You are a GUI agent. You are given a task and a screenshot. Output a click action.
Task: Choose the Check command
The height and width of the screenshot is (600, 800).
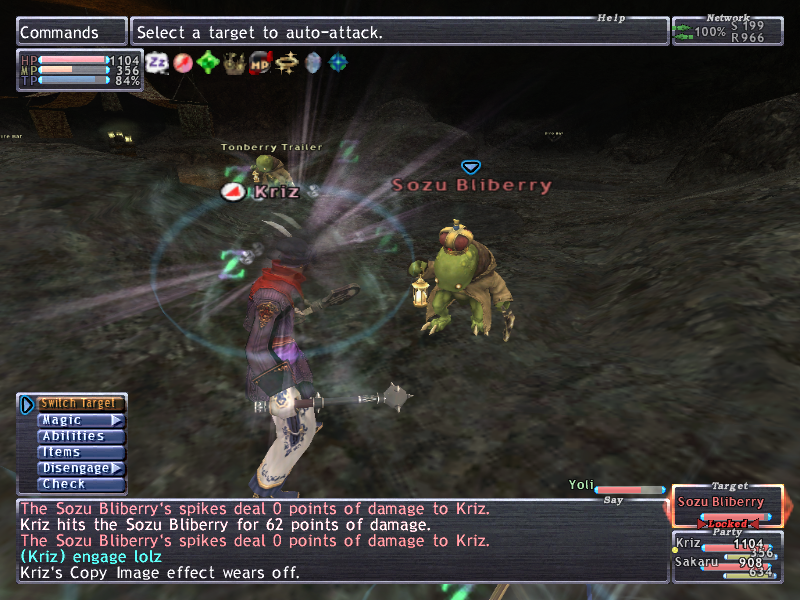[78, 484]
